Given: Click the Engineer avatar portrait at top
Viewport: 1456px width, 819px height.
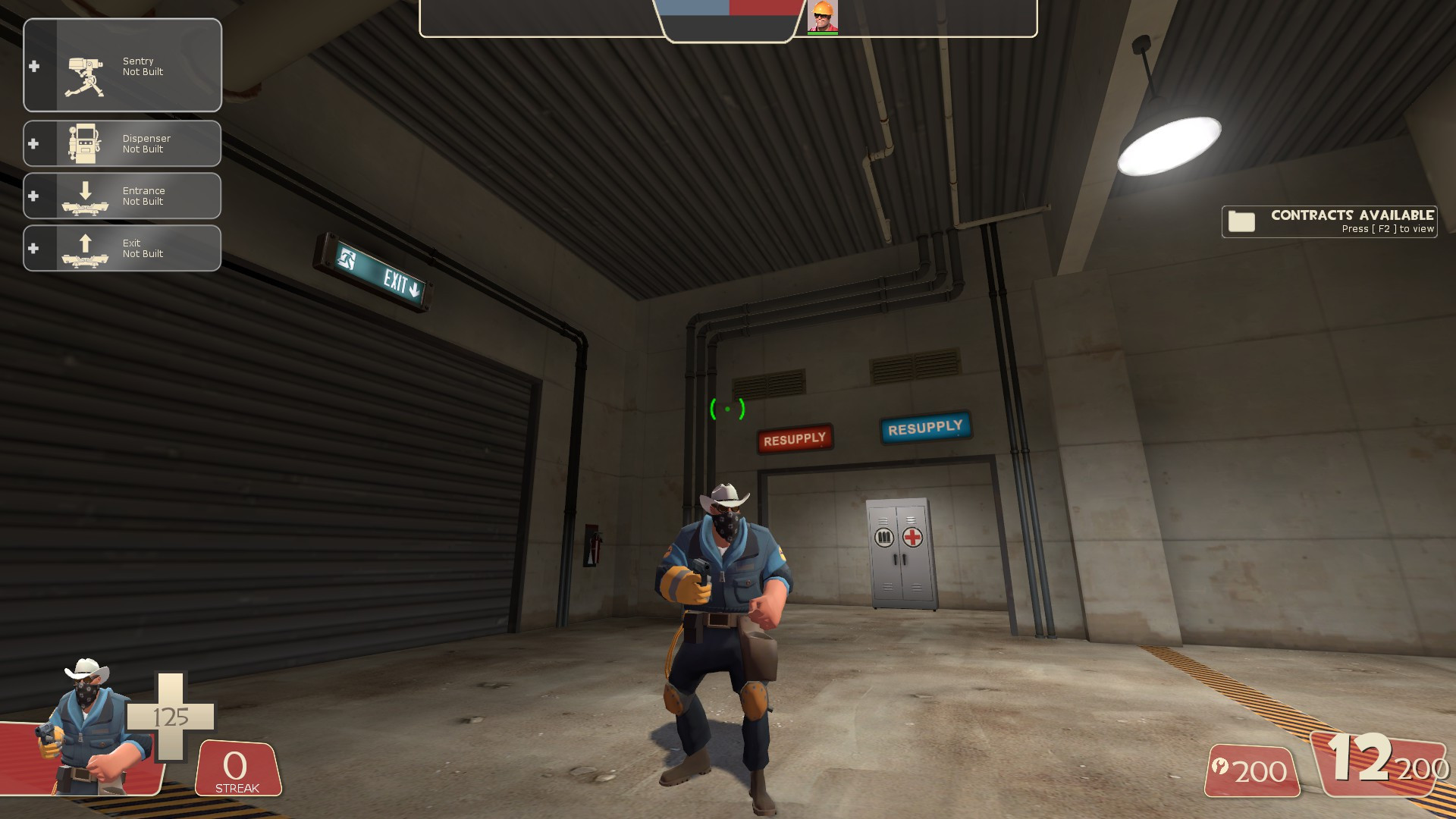Looking at the screenshot, I should coord(823,18).
